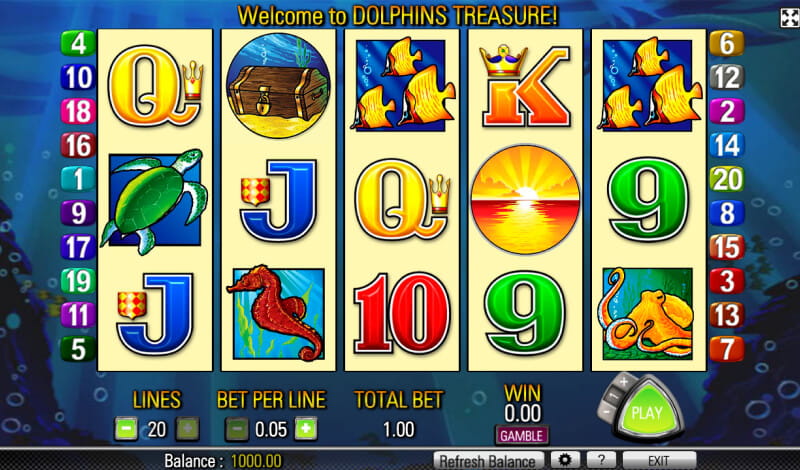Click the Gamble button

pos(522,435)
